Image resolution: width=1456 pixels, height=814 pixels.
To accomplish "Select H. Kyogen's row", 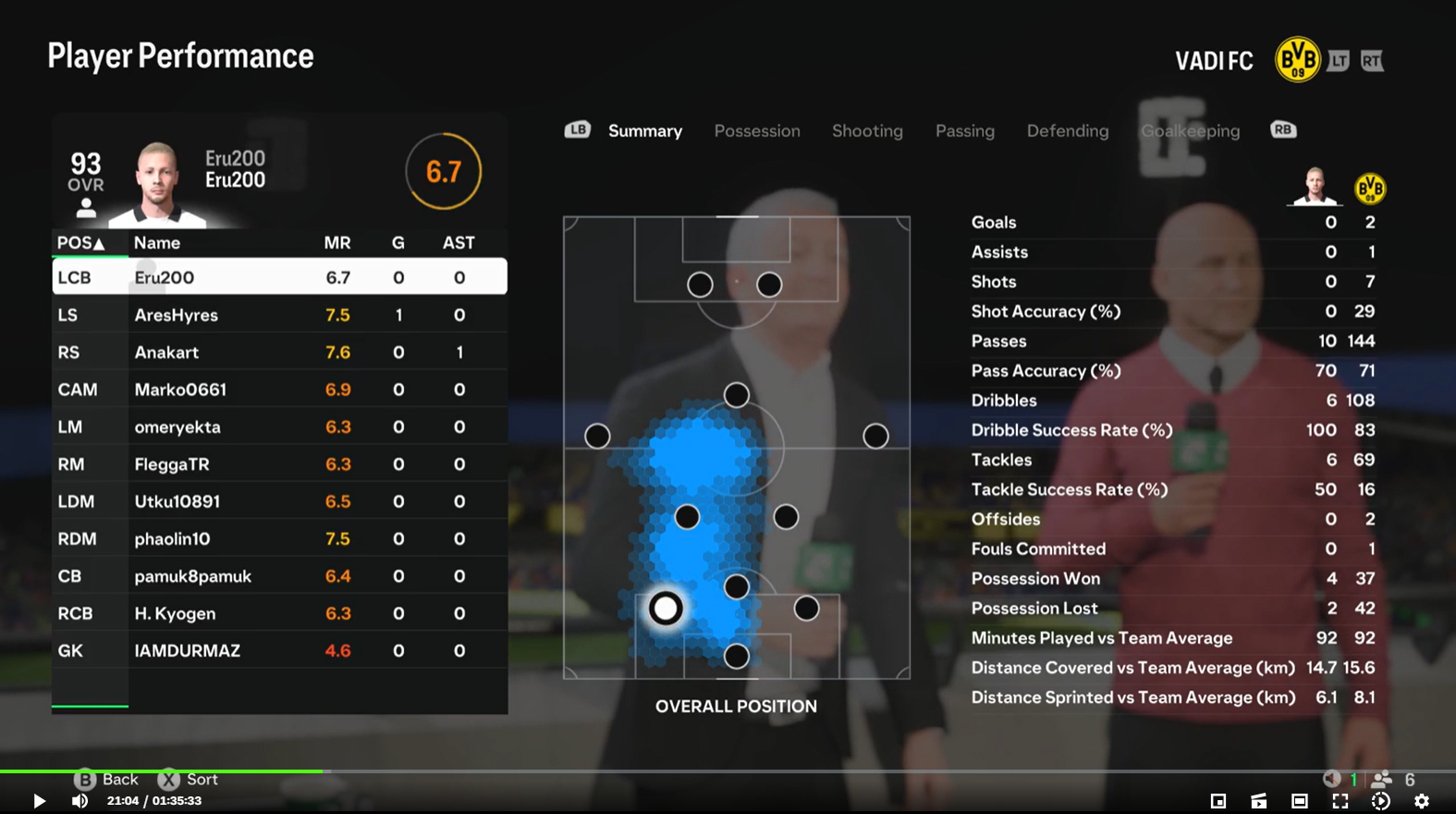I will (279, 613).
